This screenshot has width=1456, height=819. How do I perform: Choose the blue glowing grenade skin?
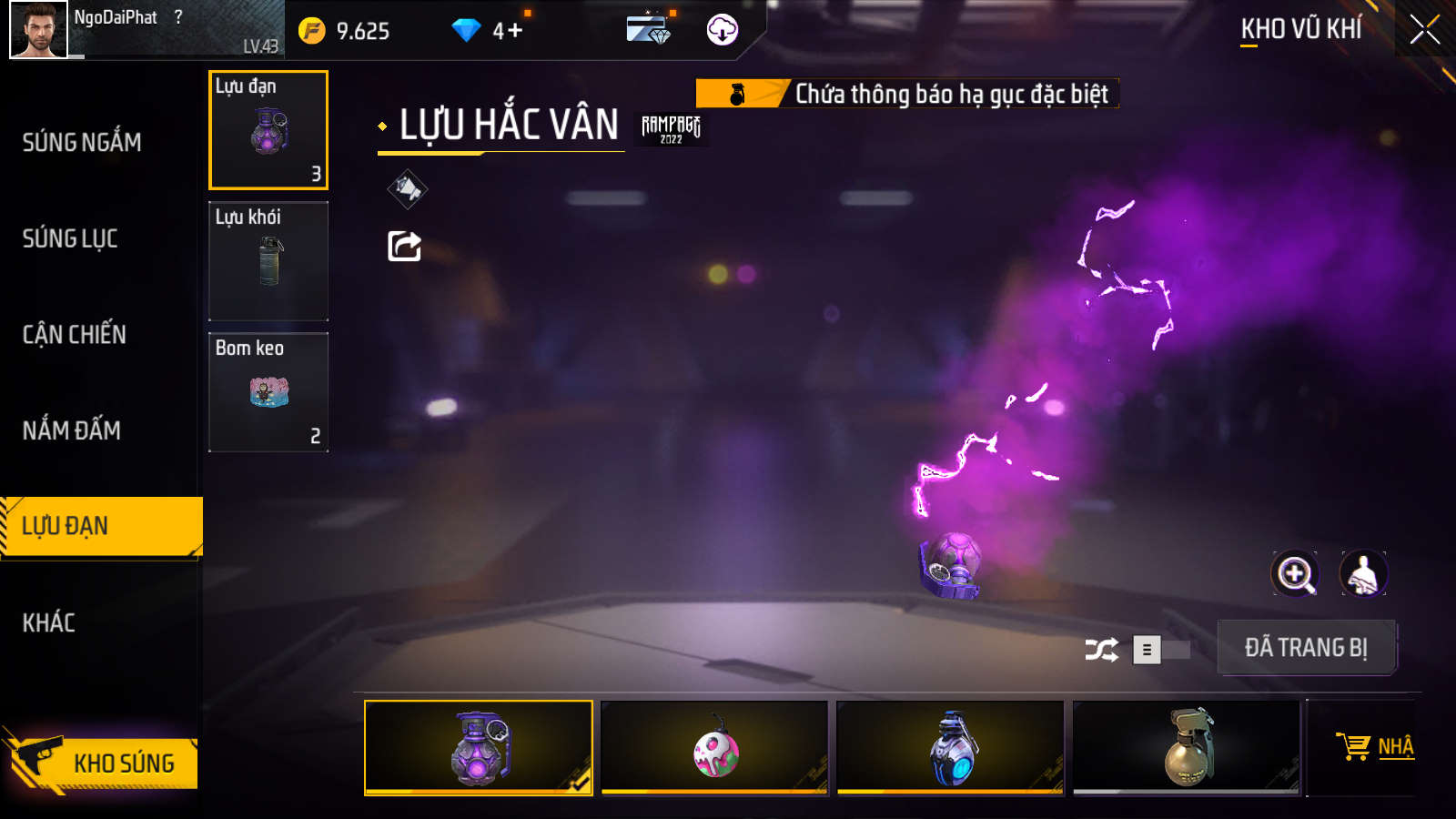(951, 748)
